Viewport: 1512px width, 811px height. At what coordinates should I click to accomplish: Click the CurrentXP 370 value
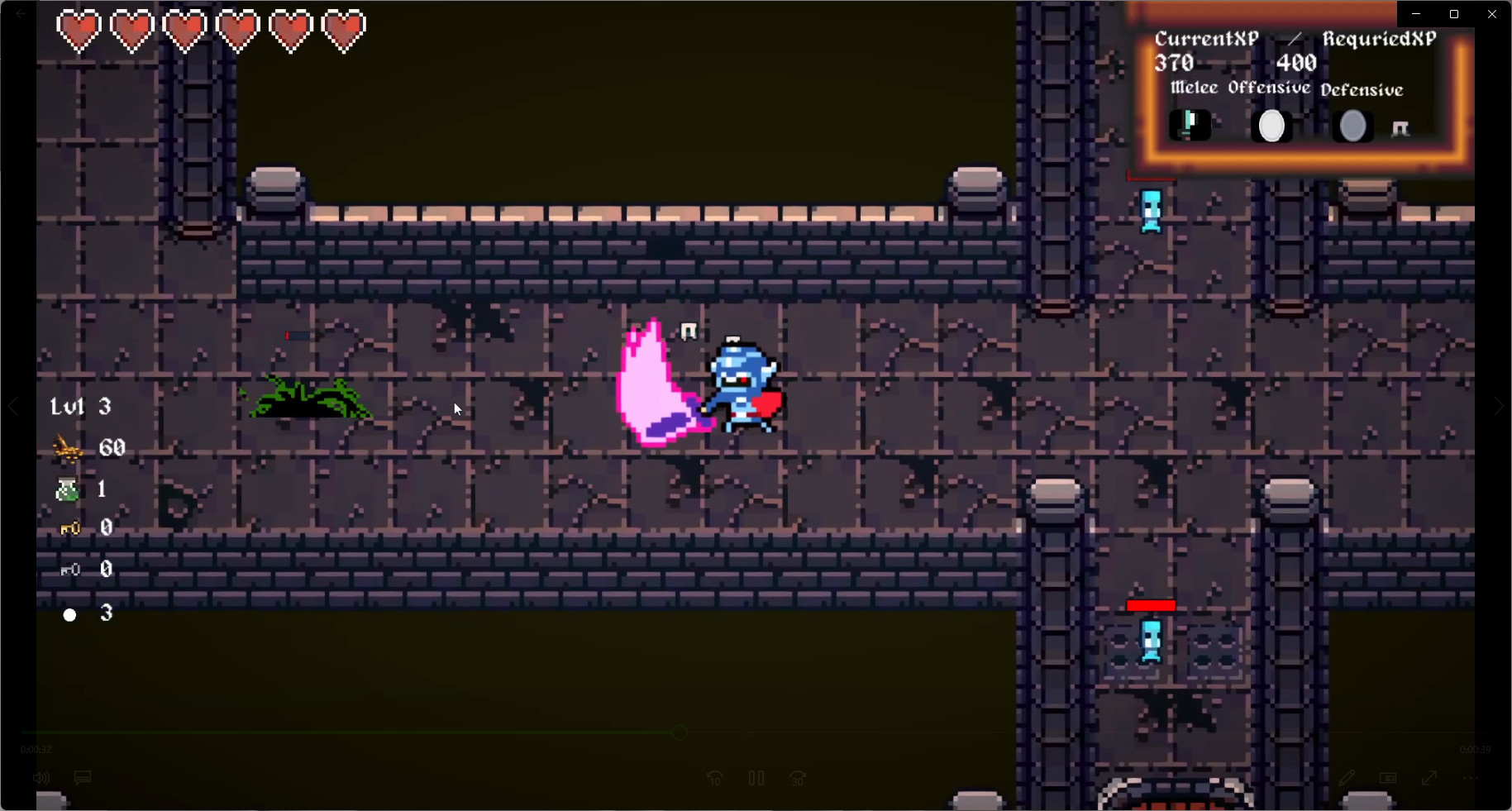tap(1174, 62)
